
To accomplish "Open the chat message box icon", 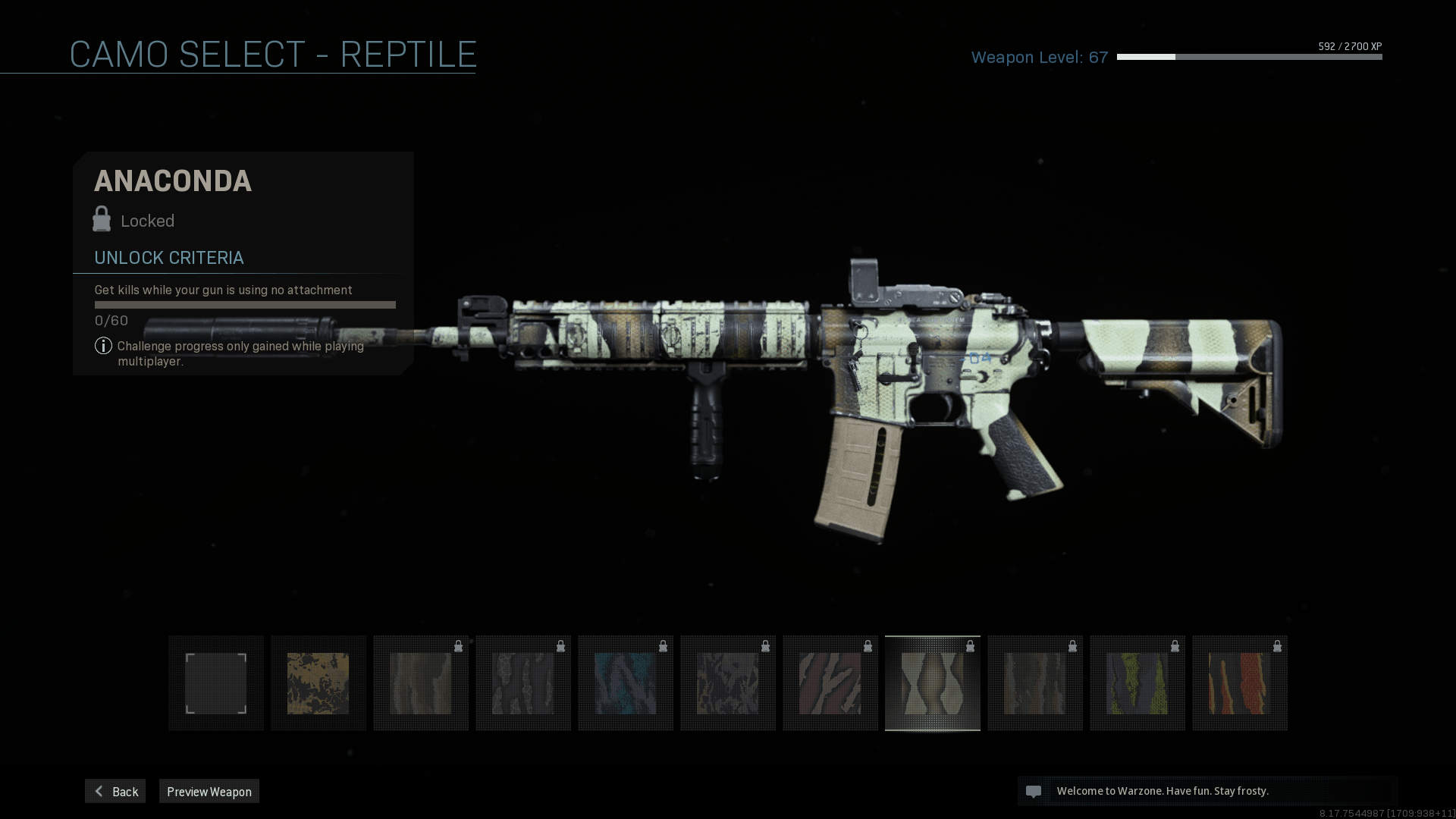I will (x=1034, y=792).
